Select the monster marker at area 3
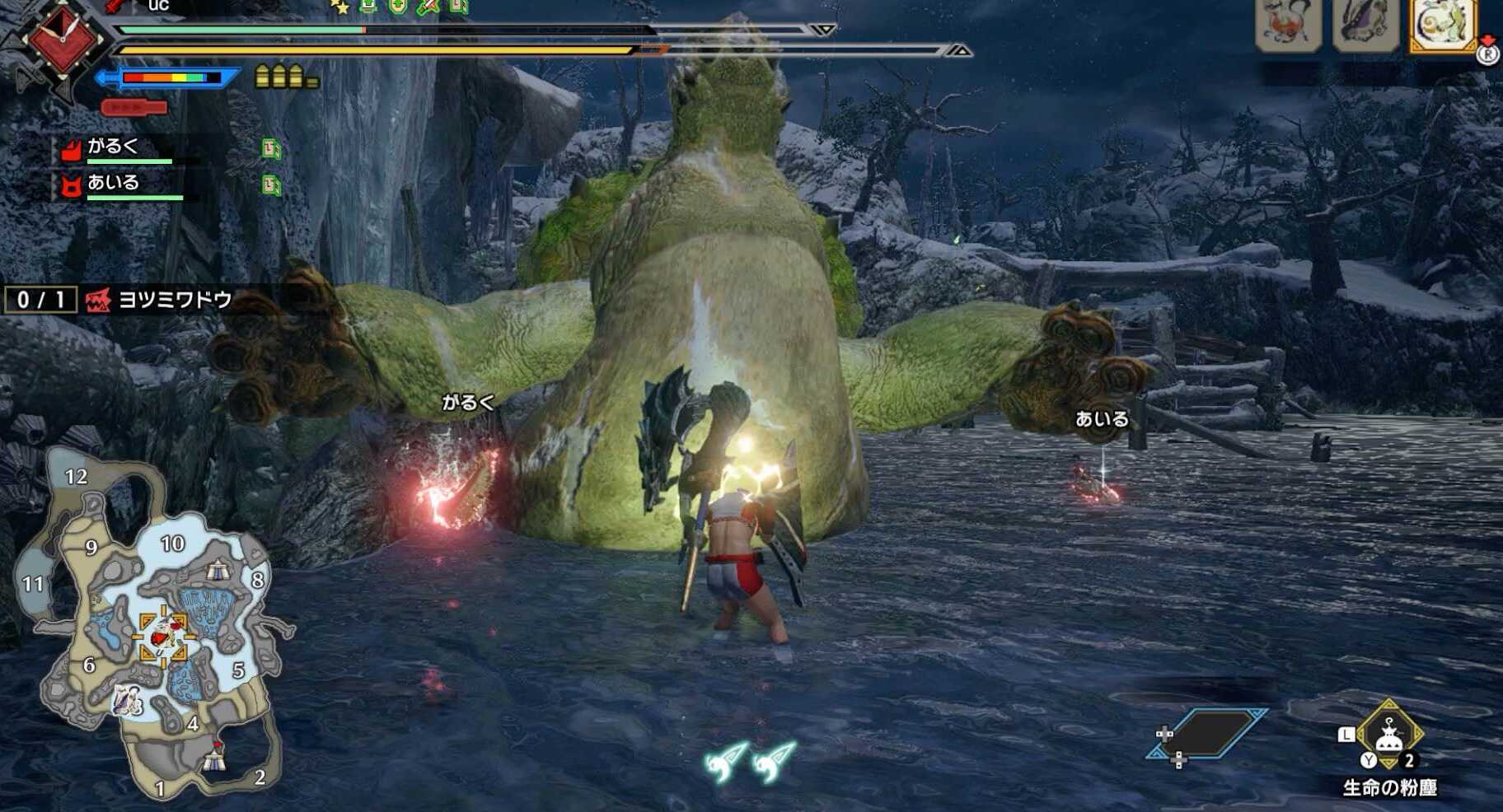The width and height of the screenshot is (1503, 812). [125, 700]
